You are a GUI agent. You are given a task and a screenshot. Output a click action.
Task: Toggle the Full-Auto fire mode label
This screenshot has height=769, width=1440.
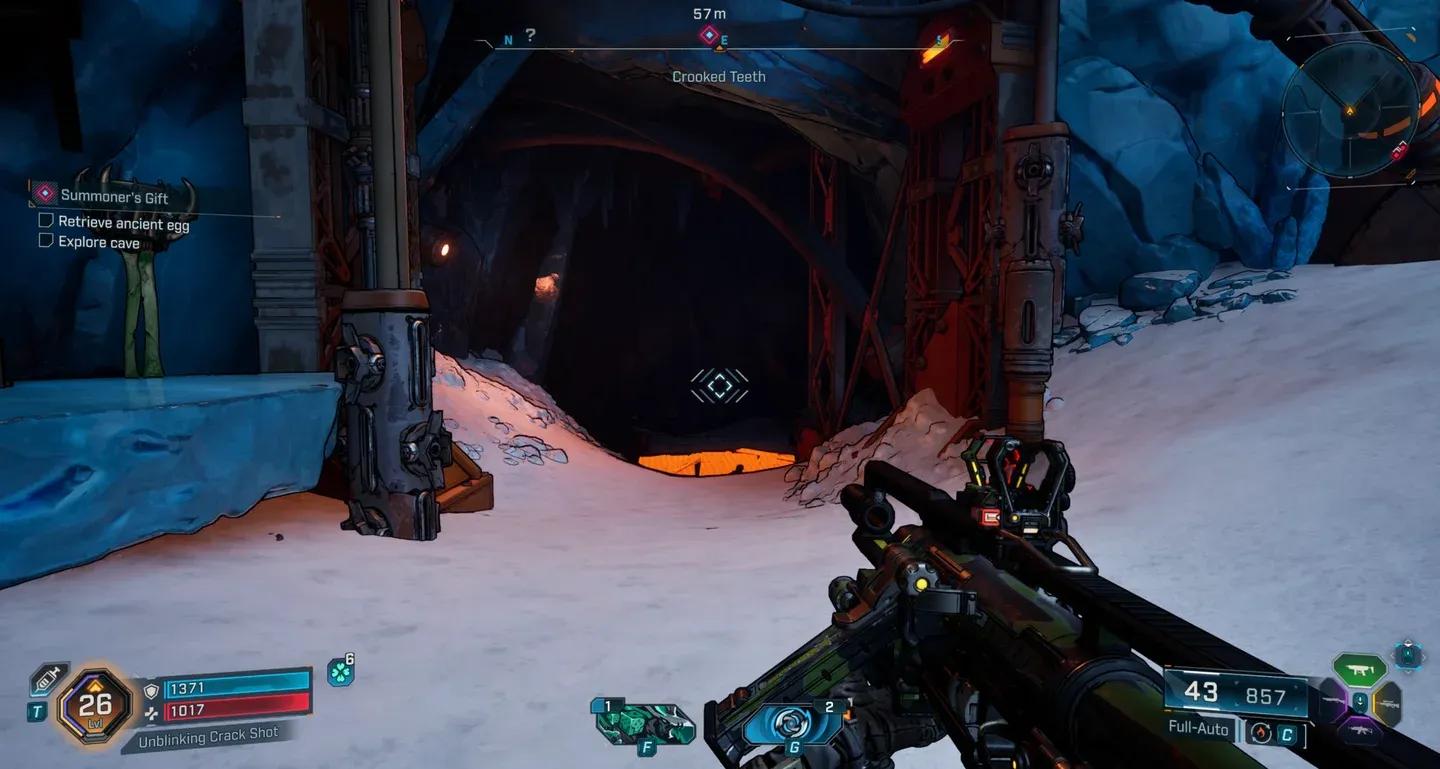(1198, 729)
